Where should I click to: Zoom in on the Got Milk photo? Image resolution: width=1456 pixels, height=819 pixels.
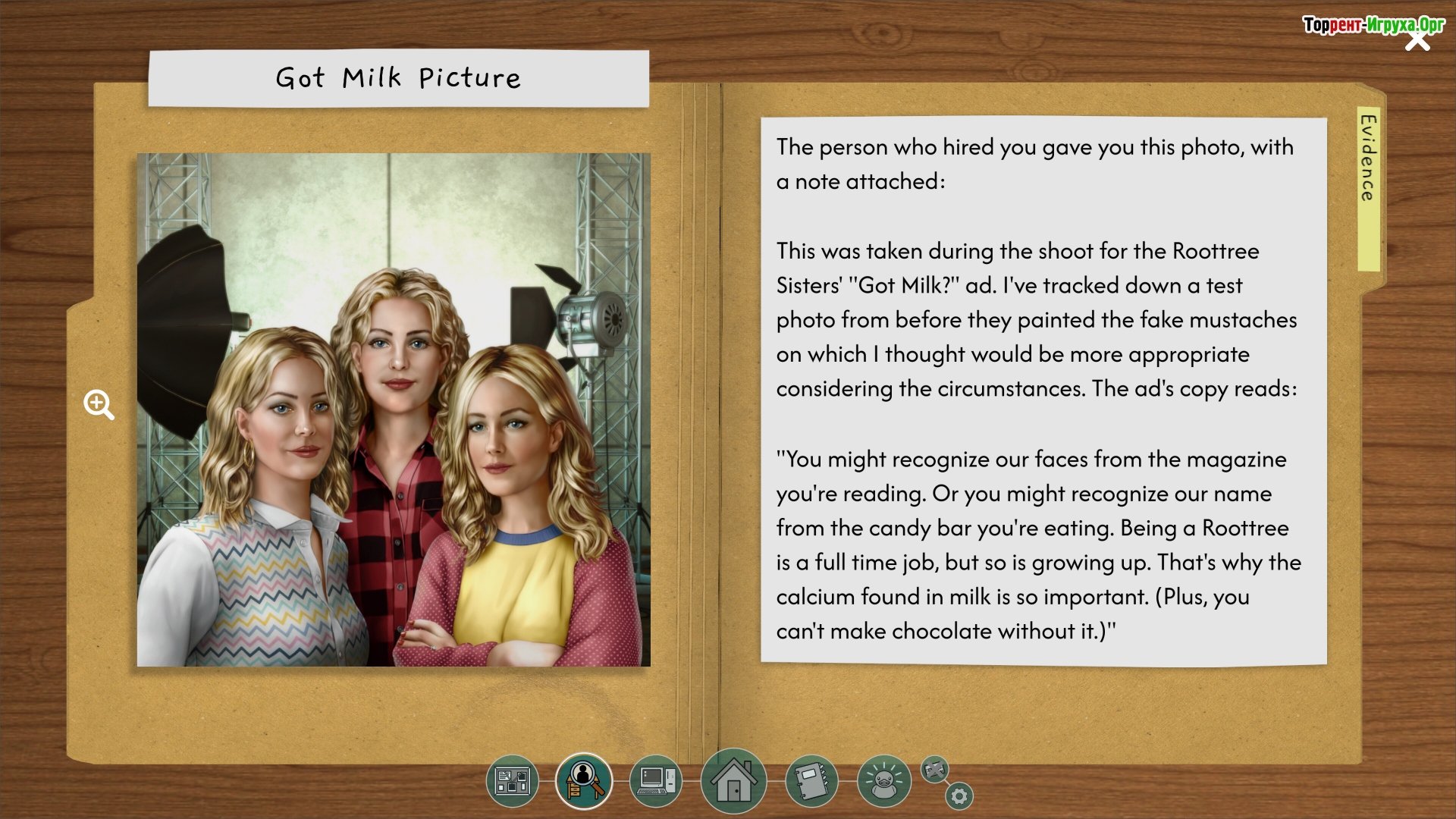click(x=99, y=405)
